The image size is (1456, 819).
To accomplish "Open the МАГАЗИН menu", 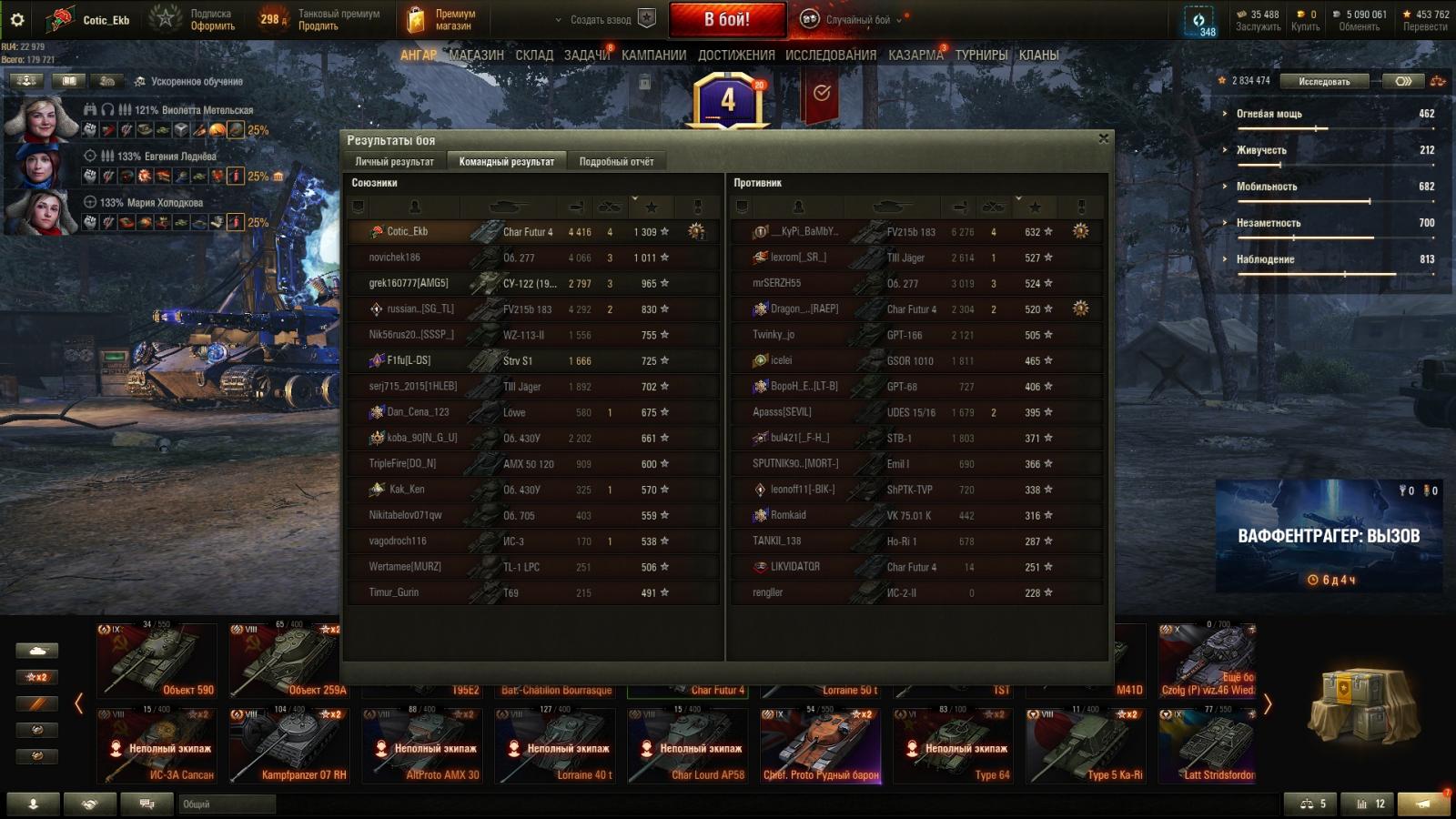I will (x=476, y=56).
